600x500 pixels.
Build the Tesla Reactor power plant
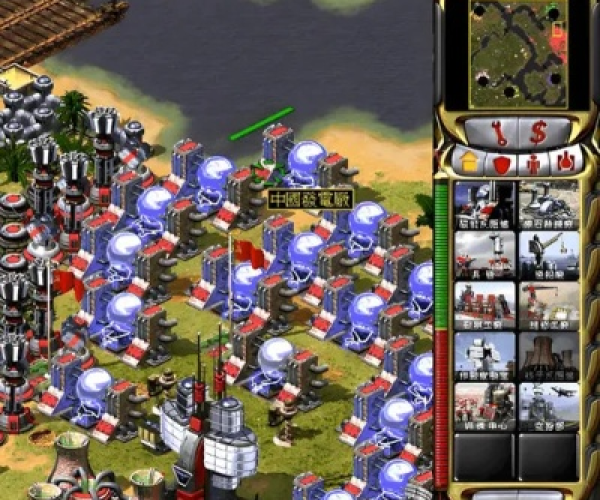(485, 204)
